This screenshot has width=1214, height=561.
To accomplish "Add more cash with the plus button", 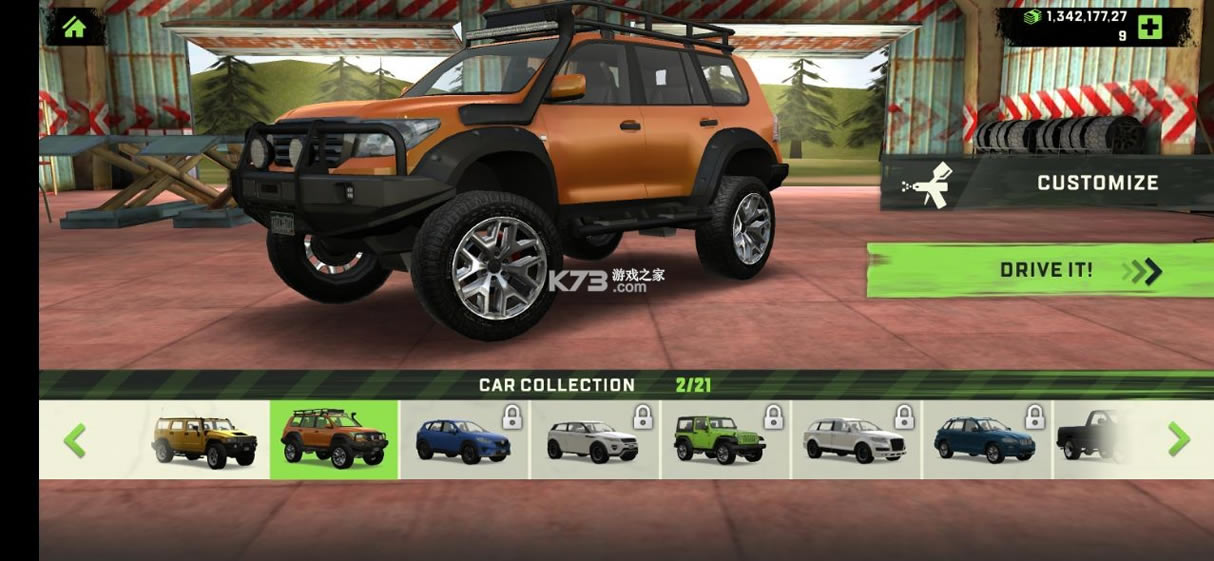I will point(1149,27).
